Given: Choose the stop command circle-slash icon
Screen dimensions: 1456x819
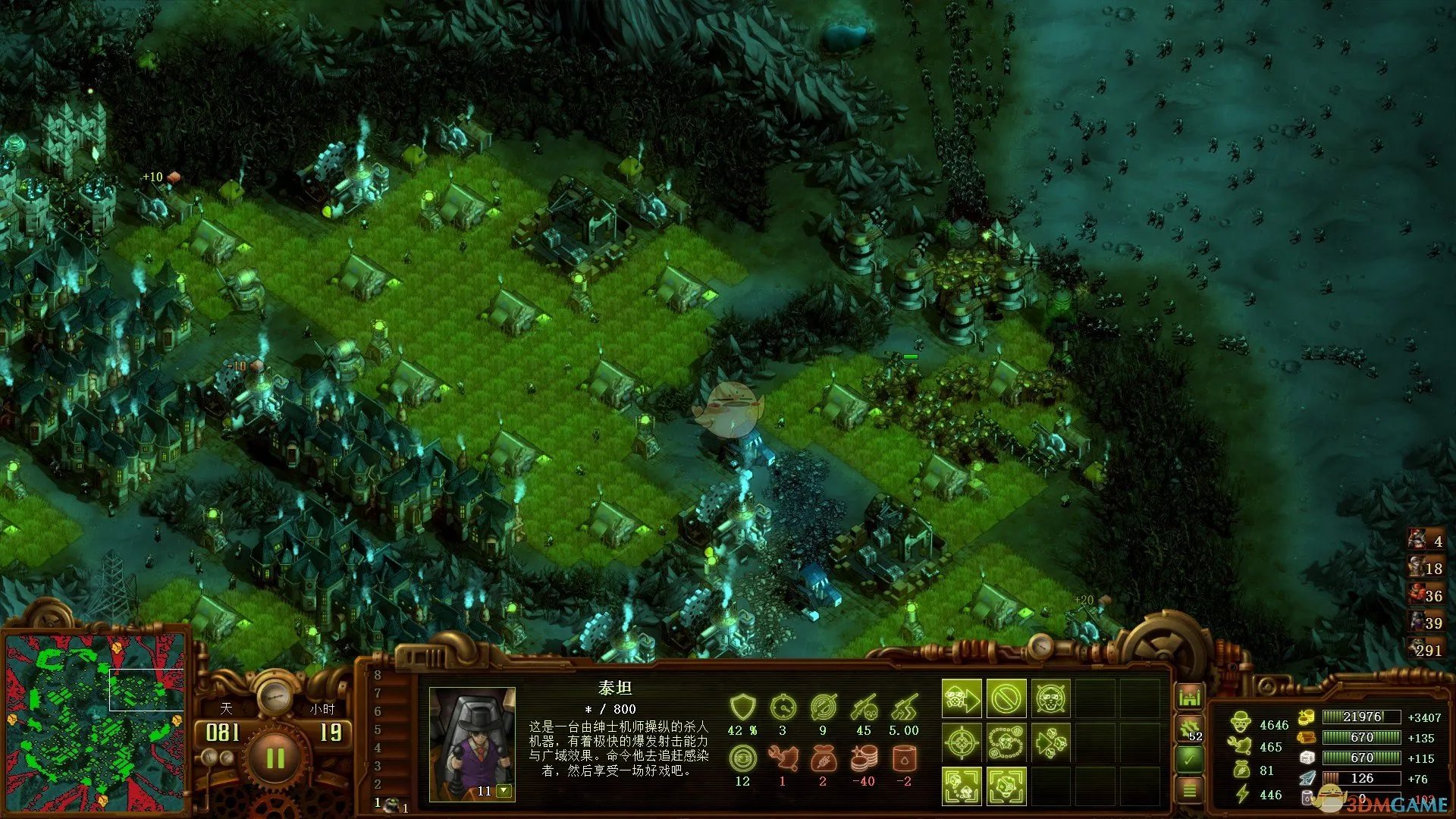Looking at the screenshot, I should click(1006, 698).
